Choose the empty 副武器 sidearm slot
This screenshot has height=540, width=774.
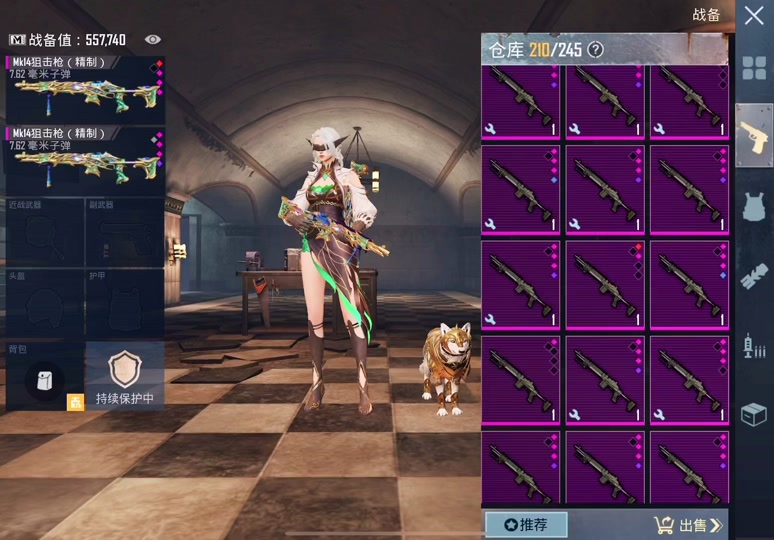(x=125, y=233)
